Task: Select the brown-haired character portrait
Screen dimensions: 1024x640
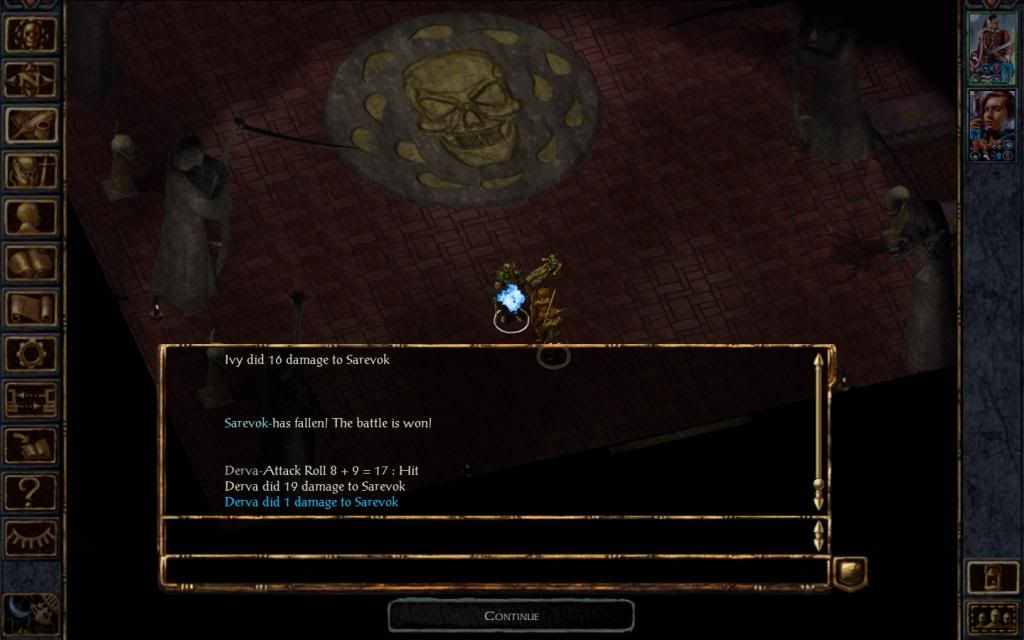Action: (x=992, y=125)
